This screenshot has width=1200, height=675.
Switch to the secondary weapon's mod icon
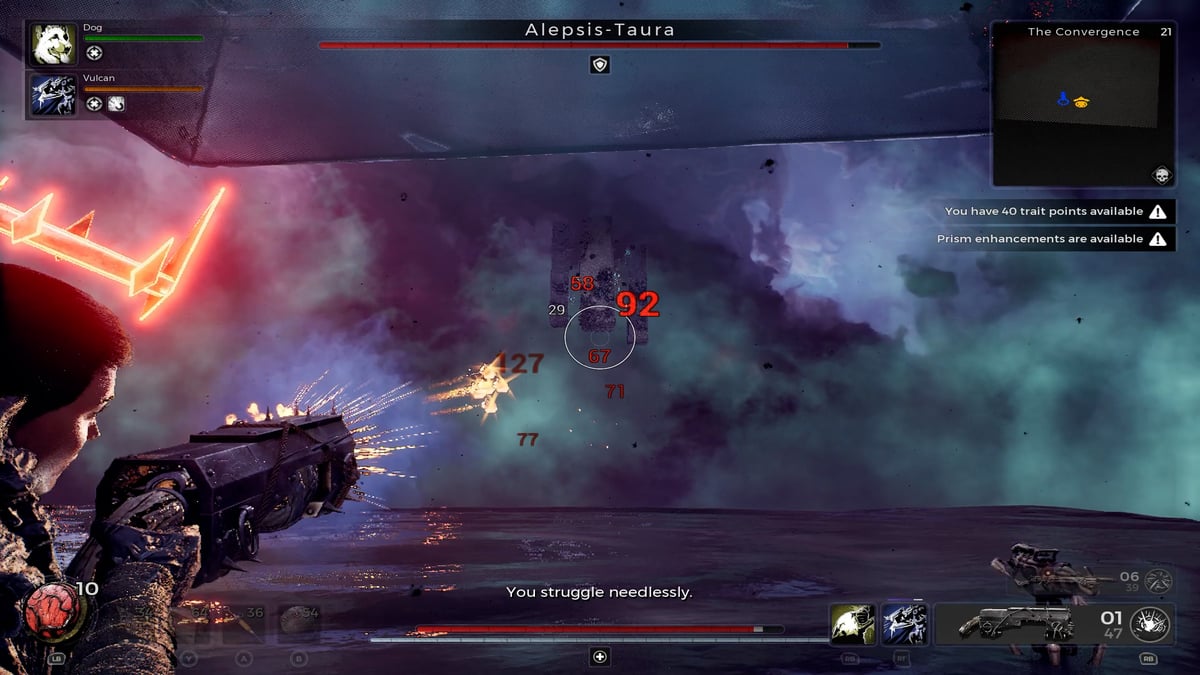point(1158,580)
